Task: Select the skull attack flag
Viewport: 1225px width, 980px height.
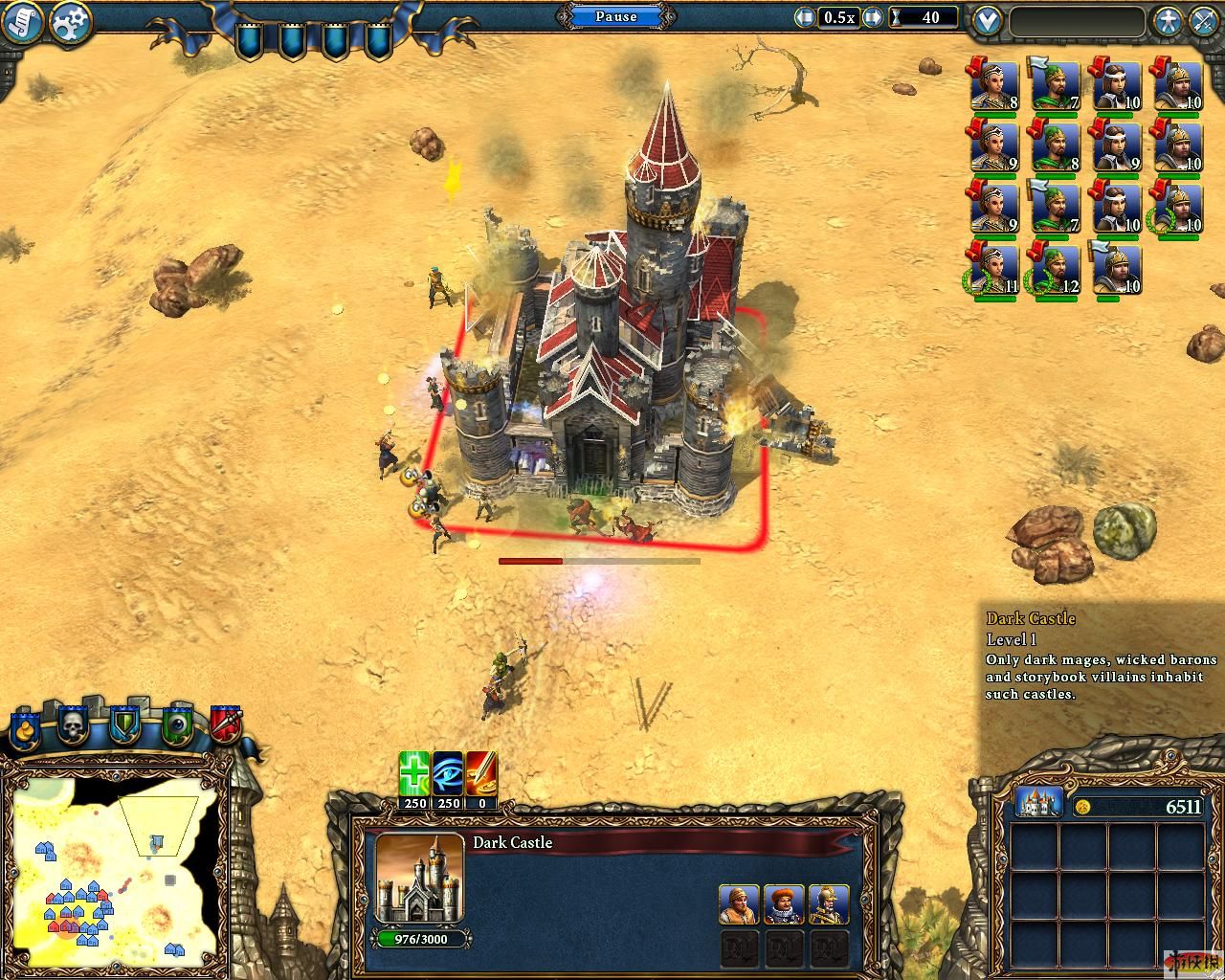Action: pos(73,725)
